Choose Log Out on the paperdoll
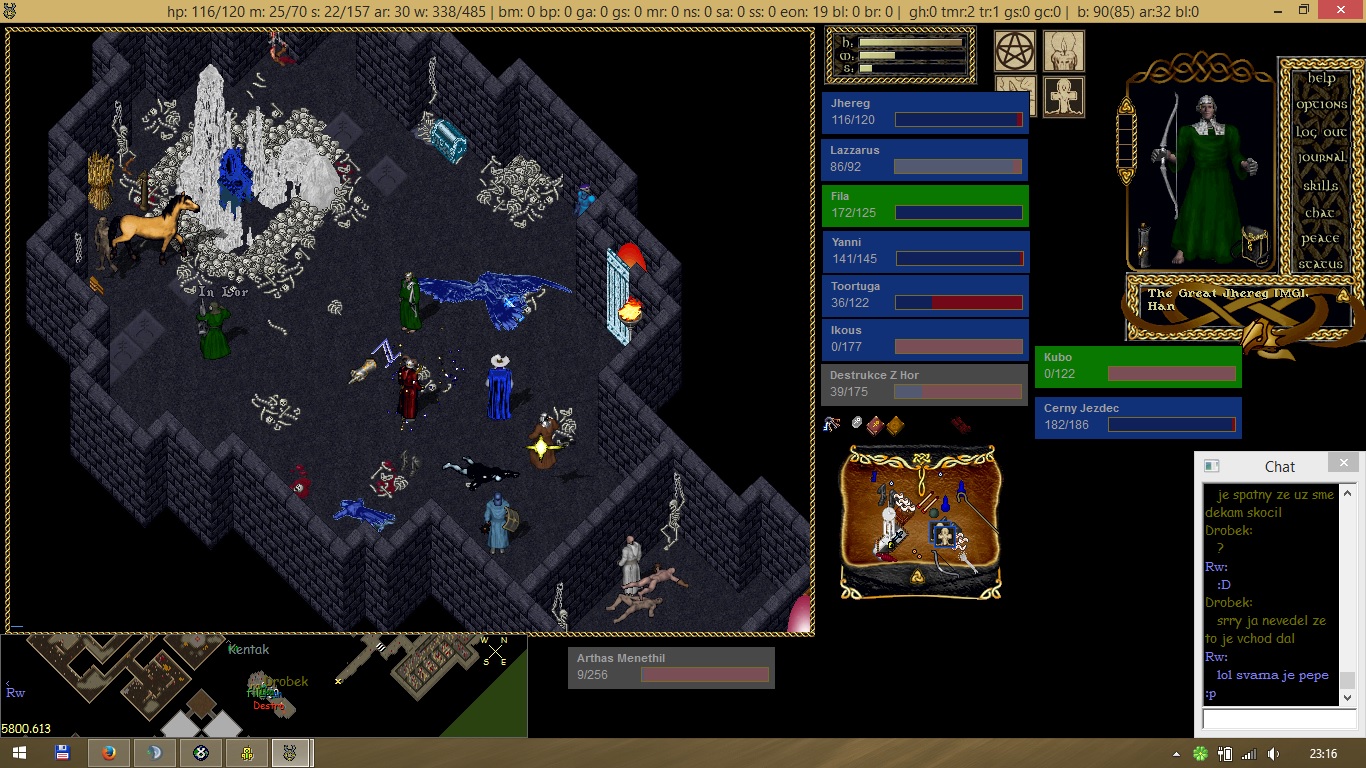Image resolution: width=1366 pixels, height=768 pixels. click(x=1321, y=132)
